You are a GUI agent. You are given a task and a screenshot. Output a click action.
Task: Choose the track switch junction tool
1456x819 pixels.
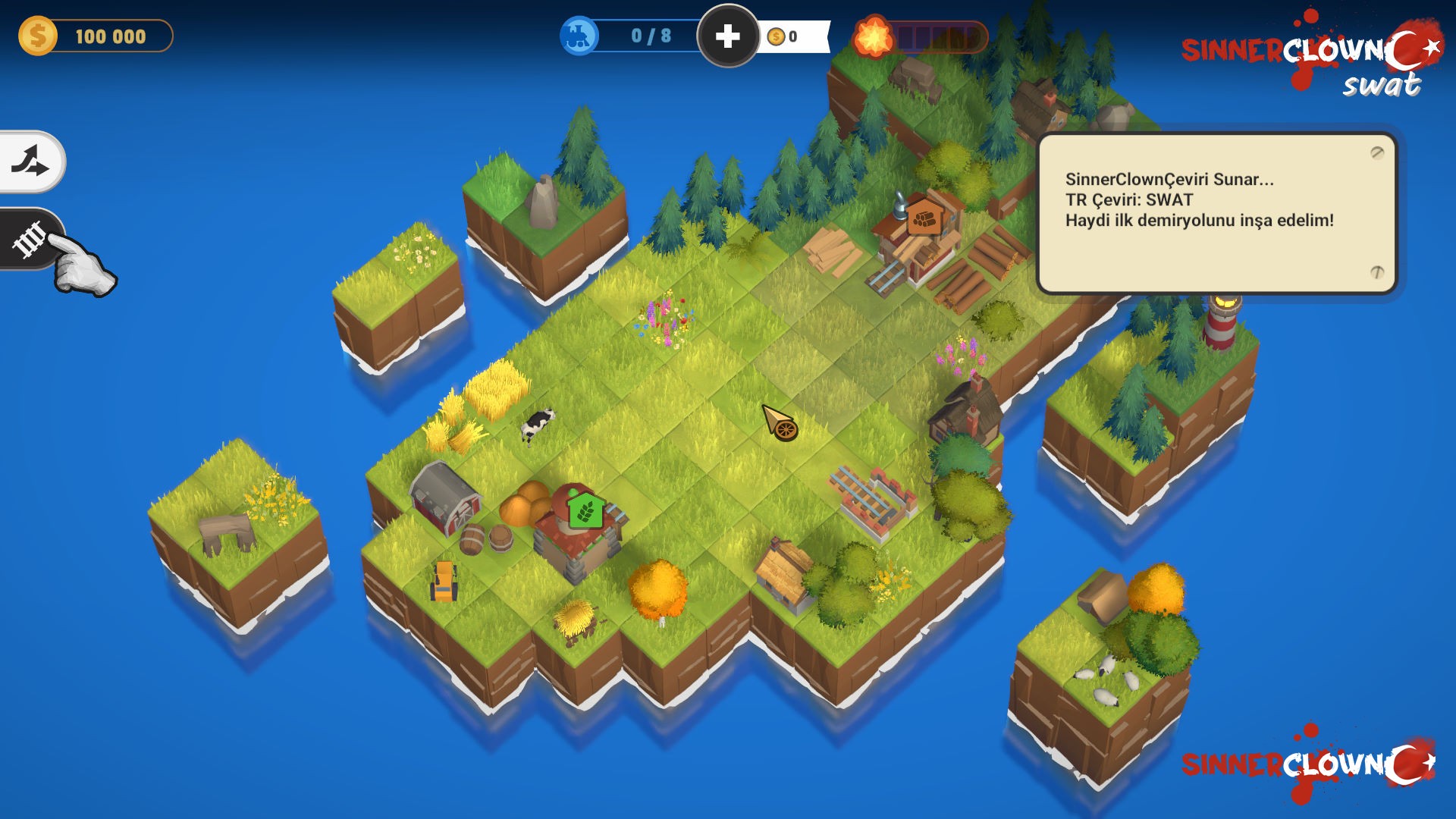click(x=30, y=162)
